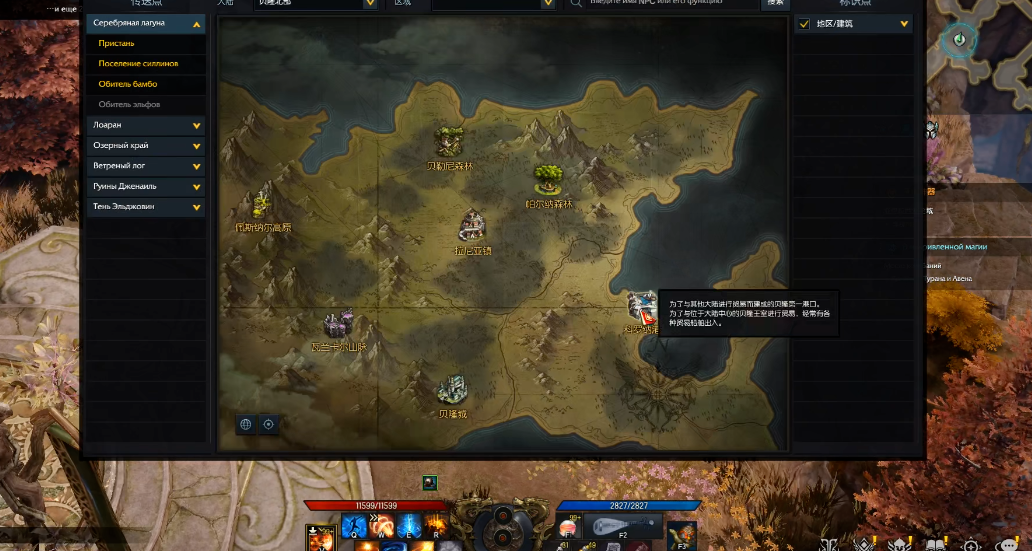Collapse the Серебряная лагуна region list
The width and height of the screenshot is (1032, 551).
(x=197, y=23)
